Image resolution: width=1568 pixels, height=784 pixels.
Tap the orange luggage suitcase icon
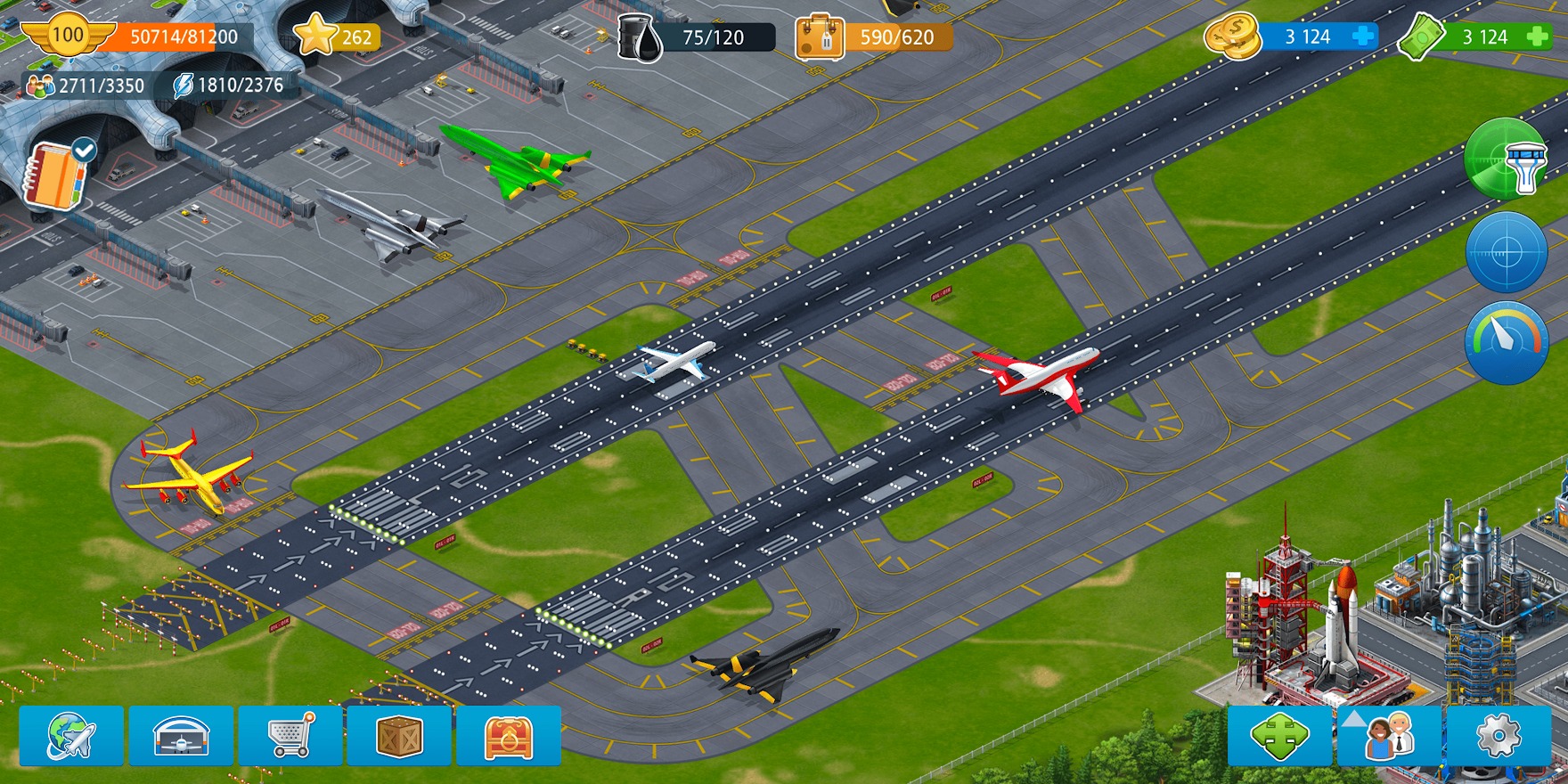[x=819, y=37]
